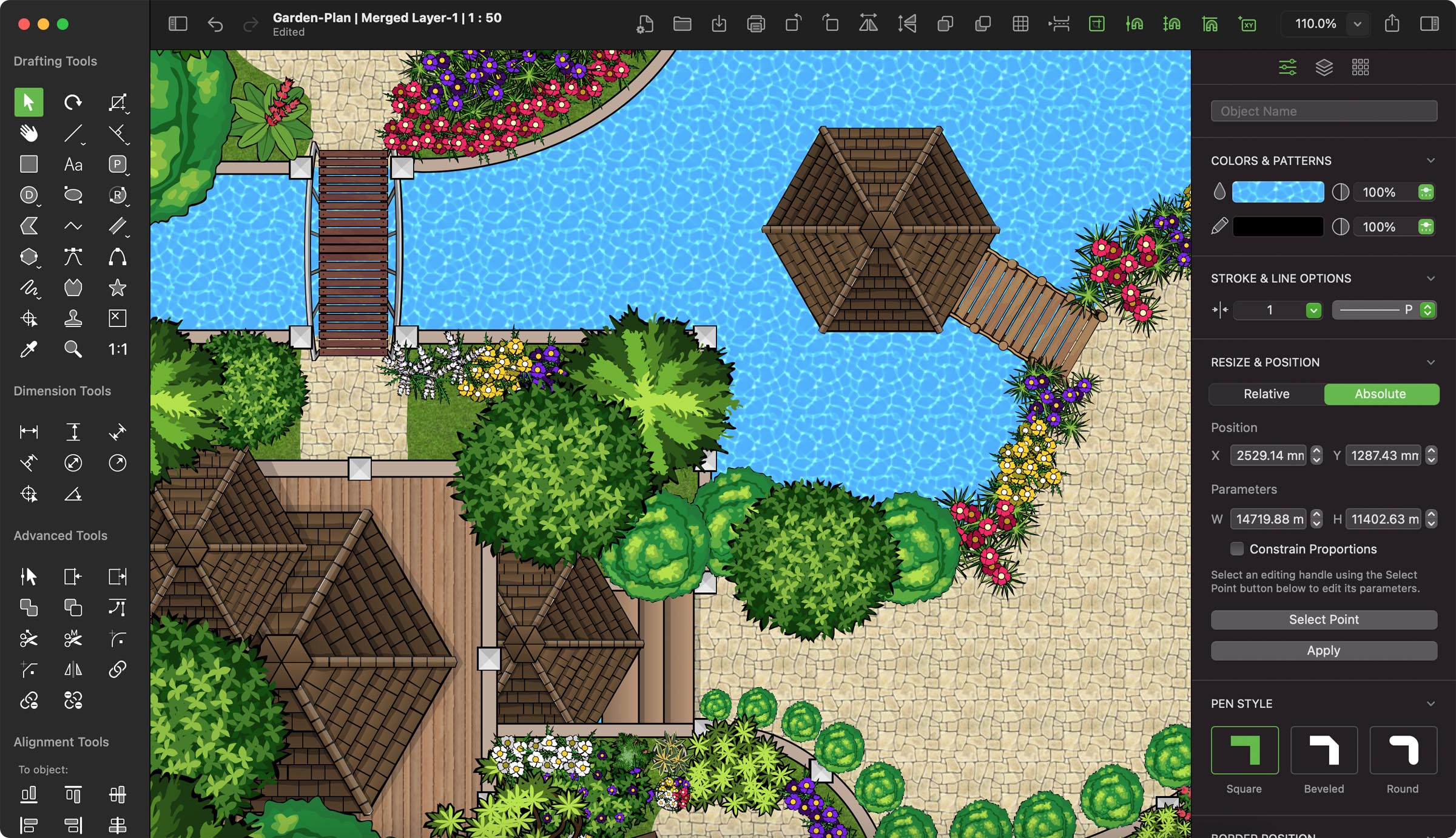Click the Select Point button
The image size is (1456, 838).
[1324, 620]
